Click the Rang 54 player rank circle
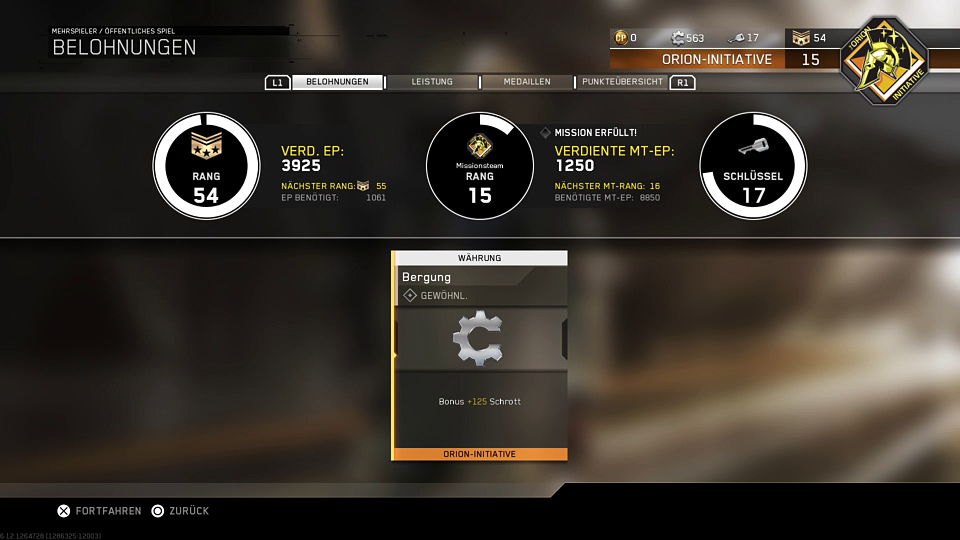This screenshot has width=960, height=540. pos(206,166)
